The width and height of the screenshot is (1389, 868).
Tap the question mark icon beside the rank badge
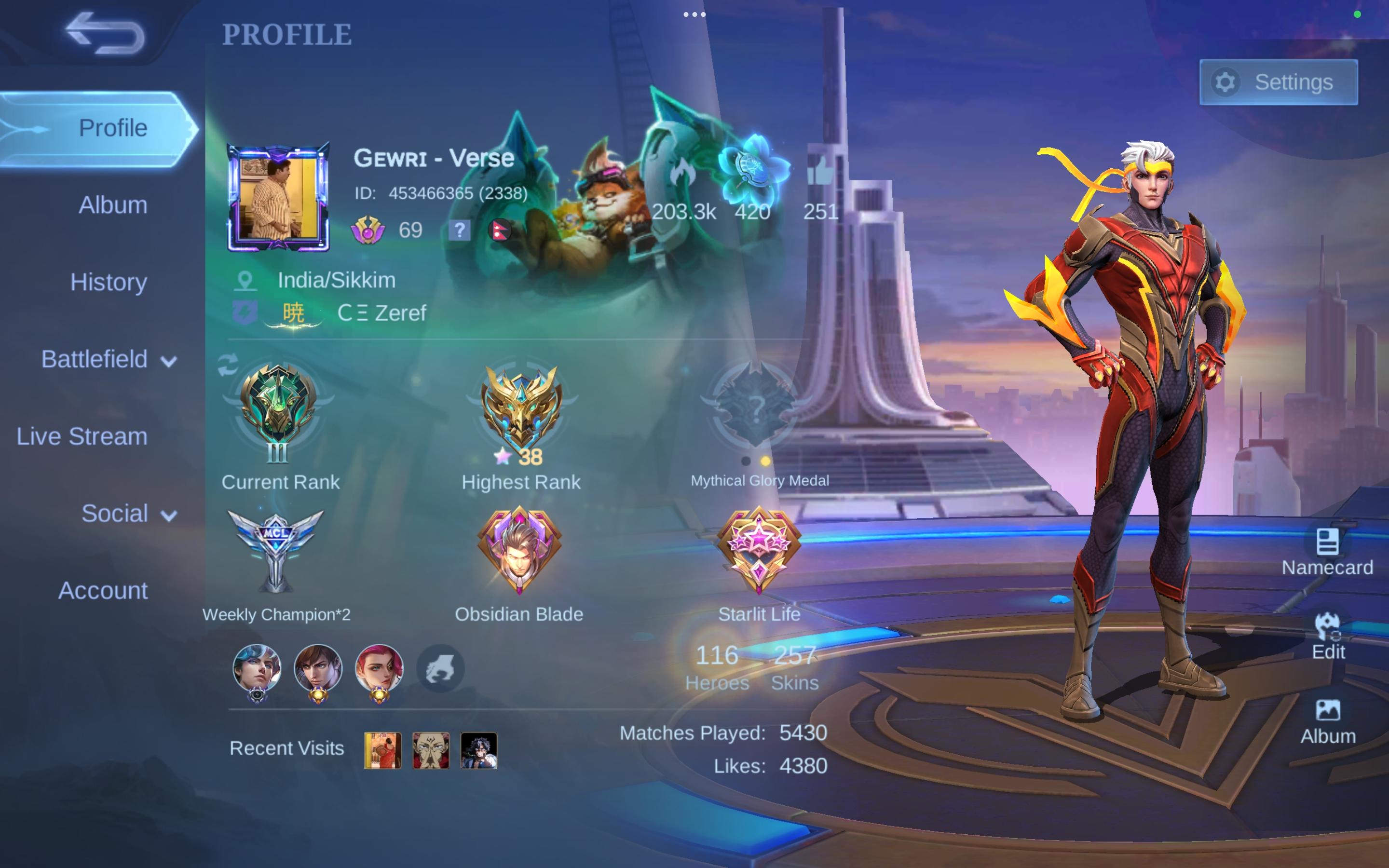459,231
